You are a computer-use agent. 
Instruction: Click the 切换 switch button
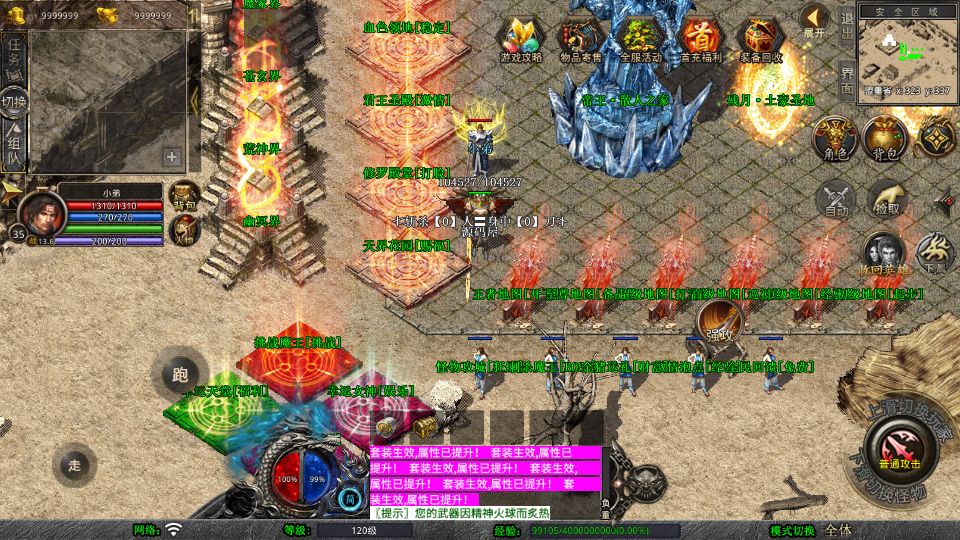pos(14,103)
